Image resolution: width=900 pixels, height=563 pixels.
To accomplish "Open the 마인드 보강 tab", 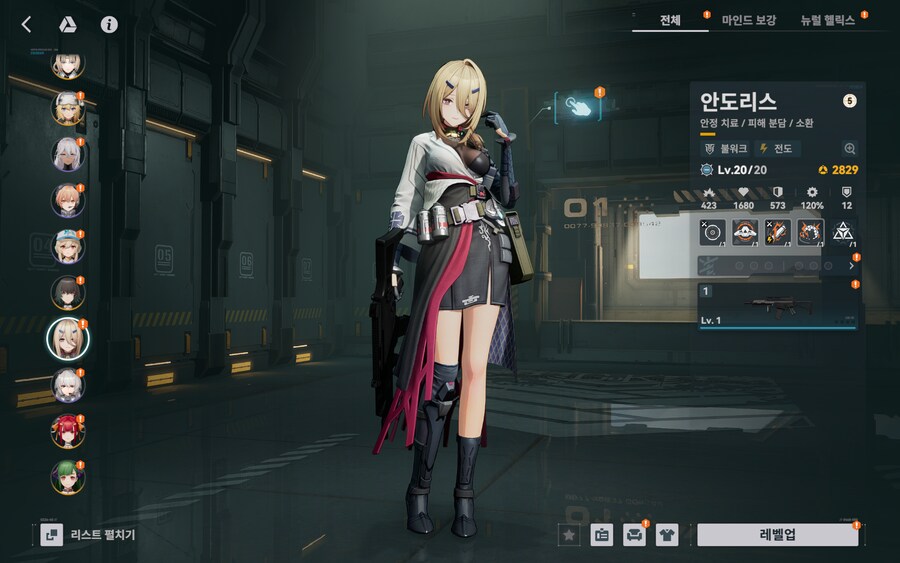I will pos(749,20).
